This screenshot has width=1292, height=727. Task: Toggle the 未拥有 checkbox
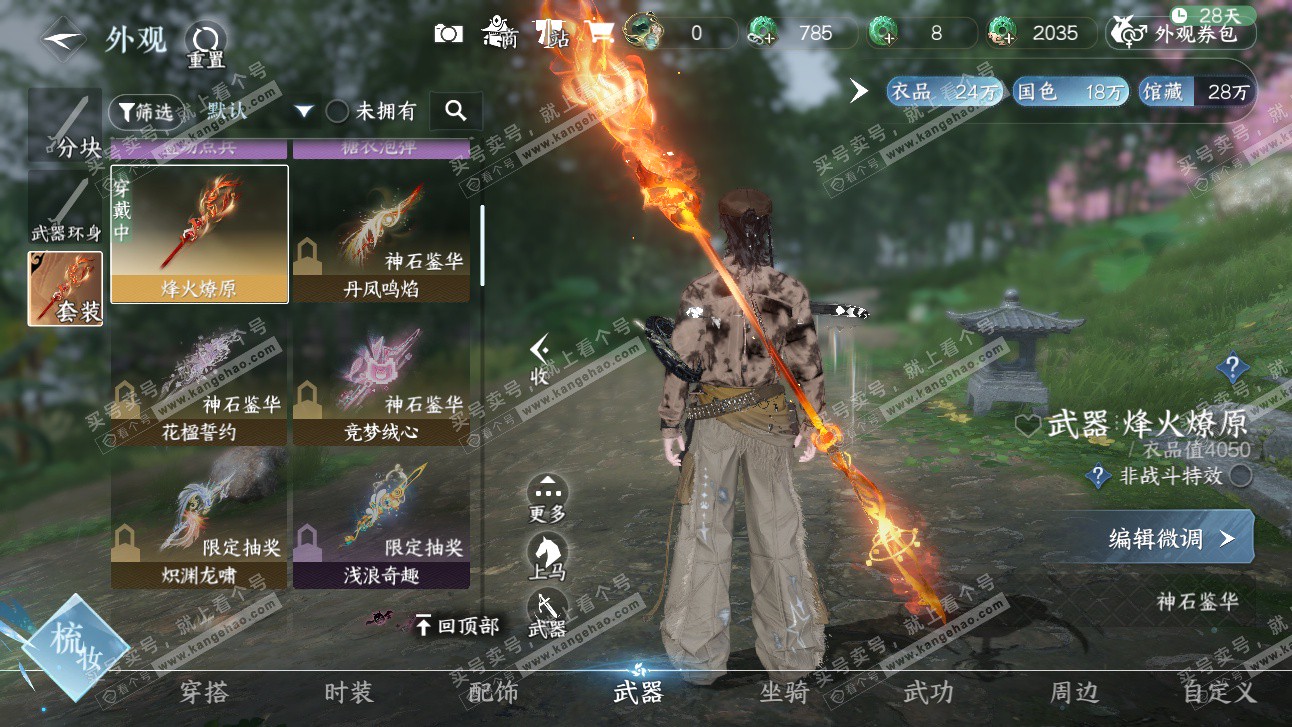tap(338, 112)
